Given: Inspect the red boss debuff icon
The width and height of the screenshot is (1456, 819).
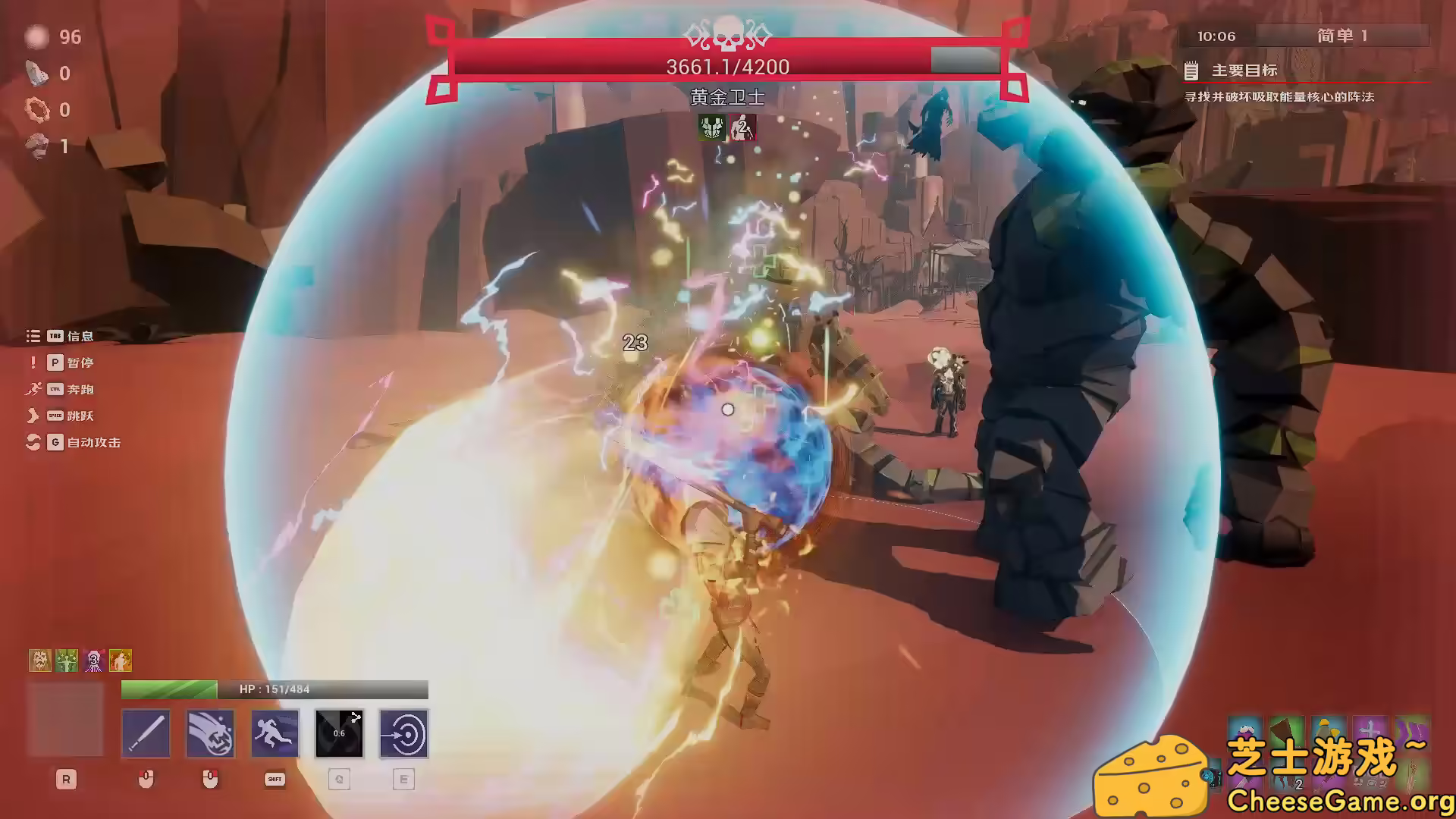Looking at the screenshot, I should (742, 127).
